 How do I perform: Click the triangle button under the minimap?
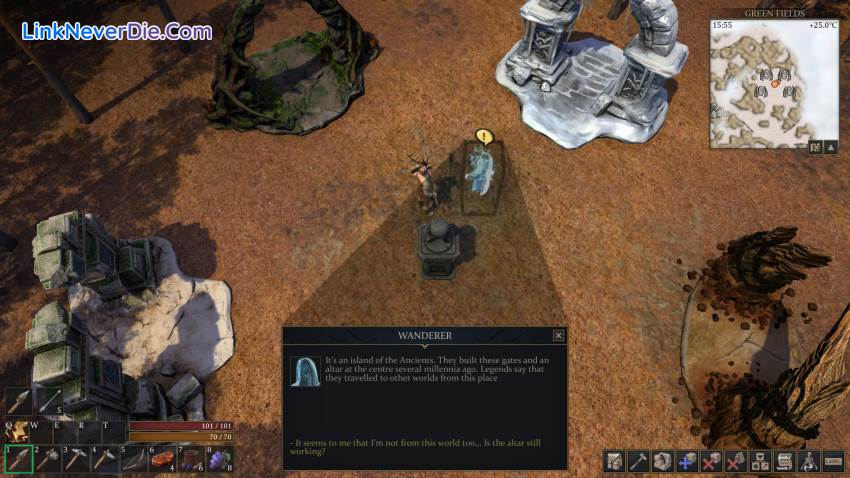(x=831, y=147)
